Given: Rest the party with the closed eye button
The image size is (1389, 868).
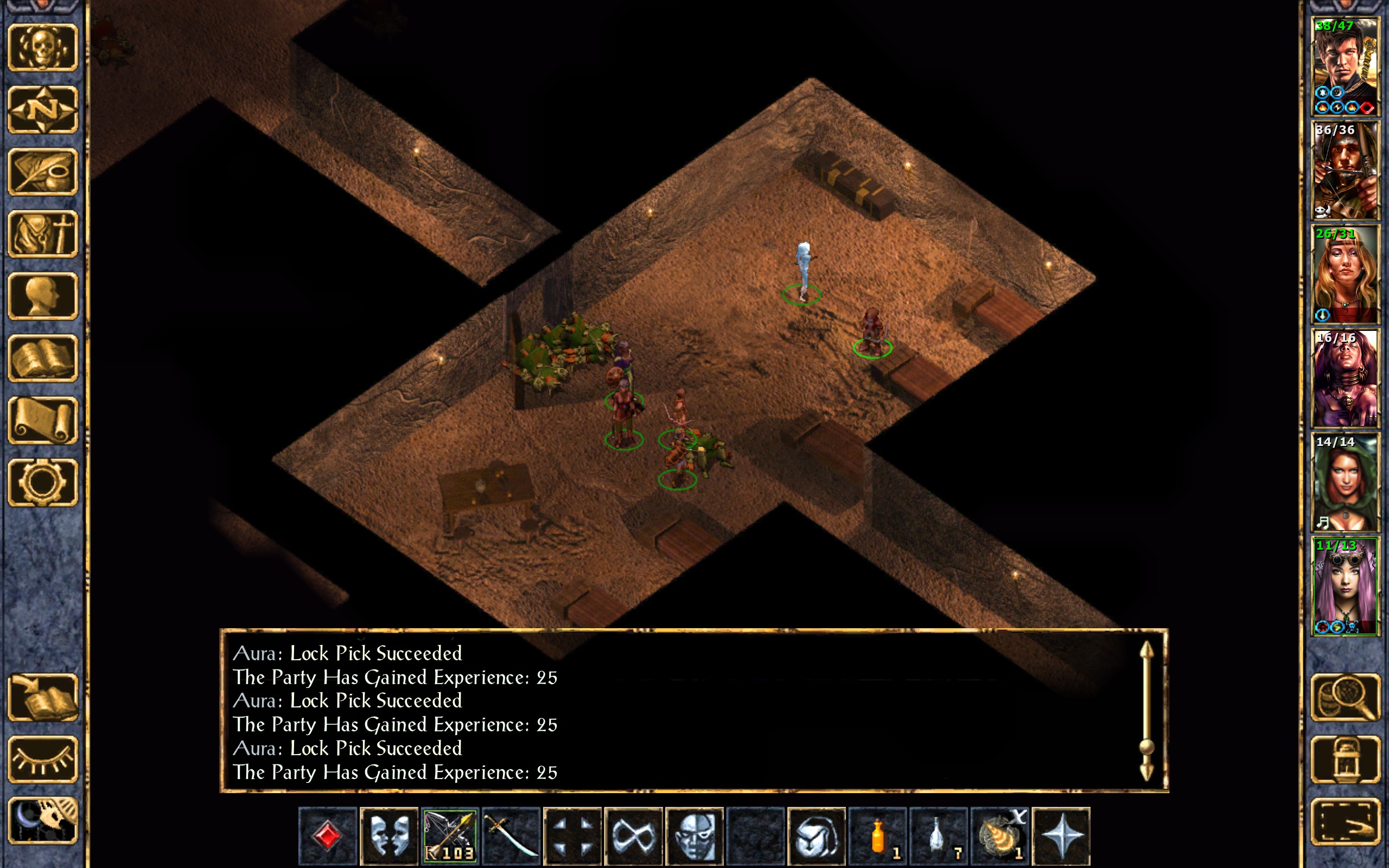Looking at the screenshot, I should (x=42, y=759).
